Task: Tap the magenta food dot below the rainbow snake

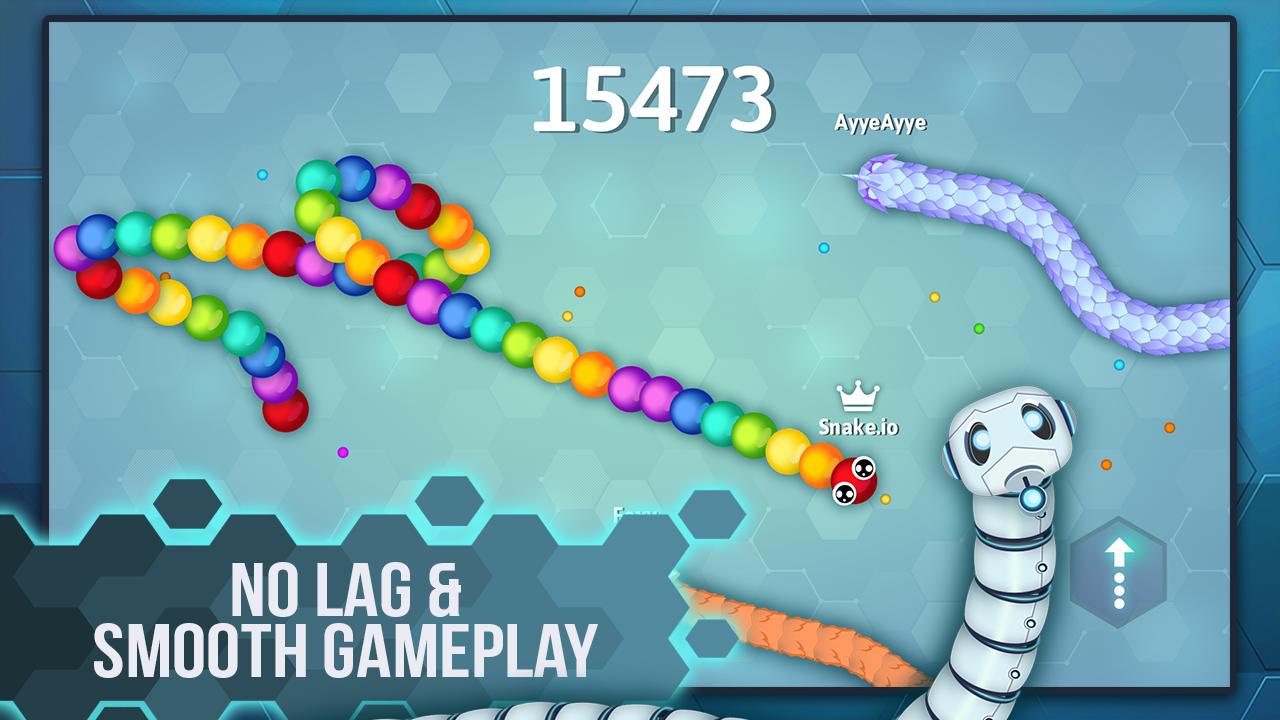Action: (343, 452)
